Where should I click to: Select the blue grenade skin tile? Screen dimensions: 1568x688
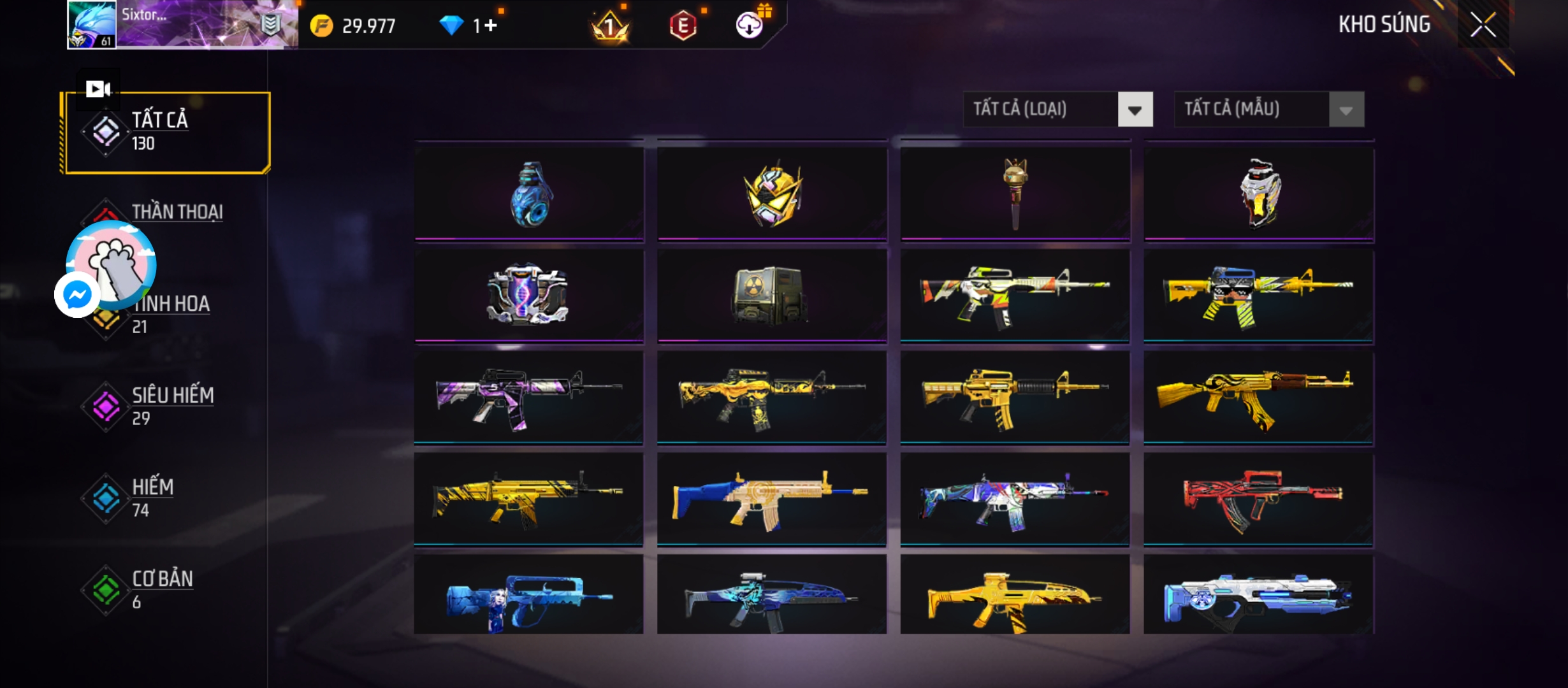(529, 194)
